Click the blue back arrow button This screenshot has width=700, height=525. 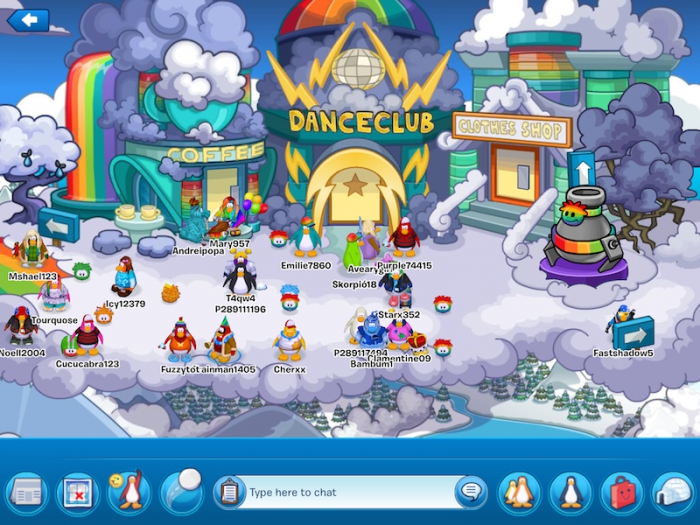tap(28, 19)
